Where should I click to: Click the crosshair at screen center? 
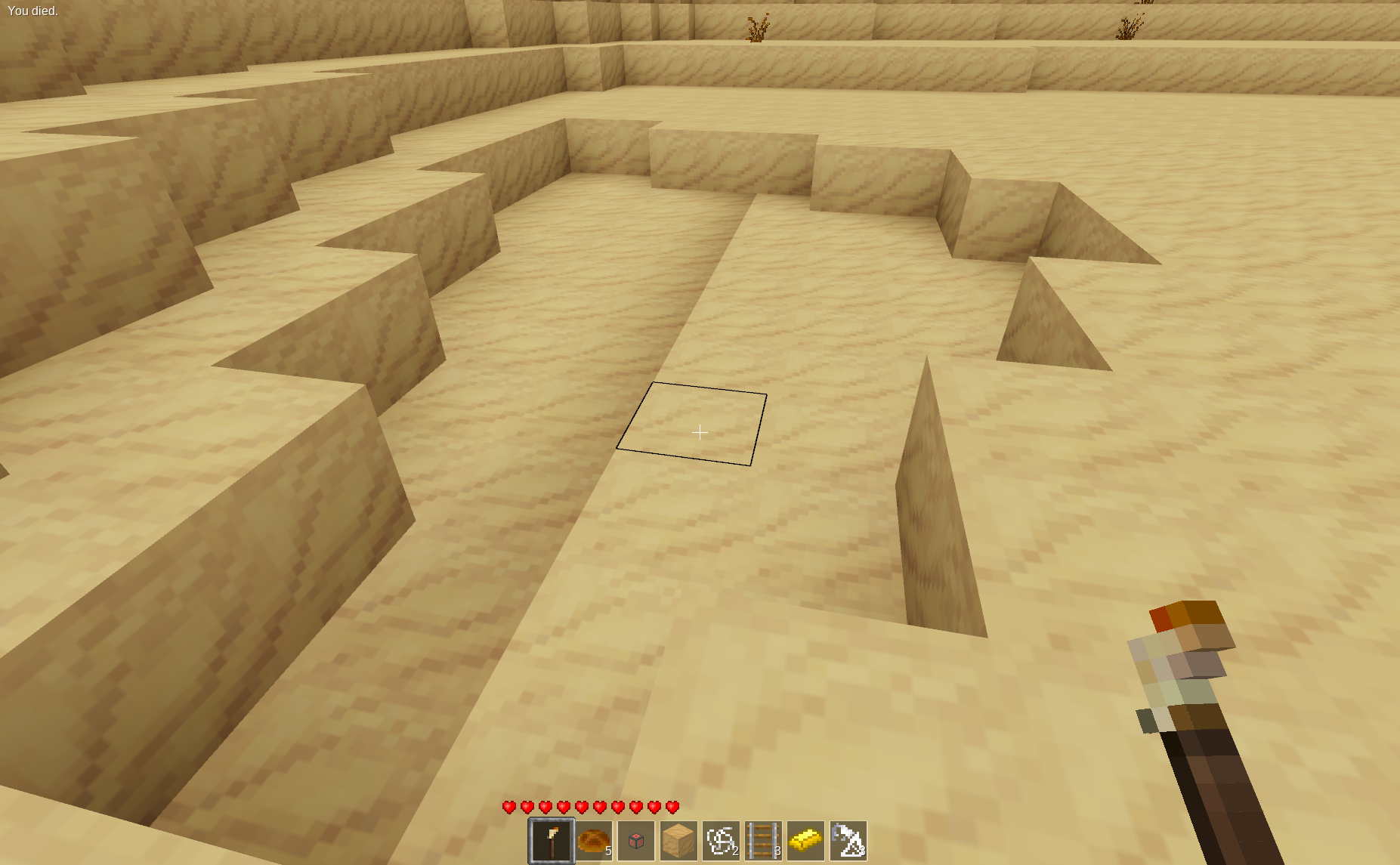[x=700, y=432]
